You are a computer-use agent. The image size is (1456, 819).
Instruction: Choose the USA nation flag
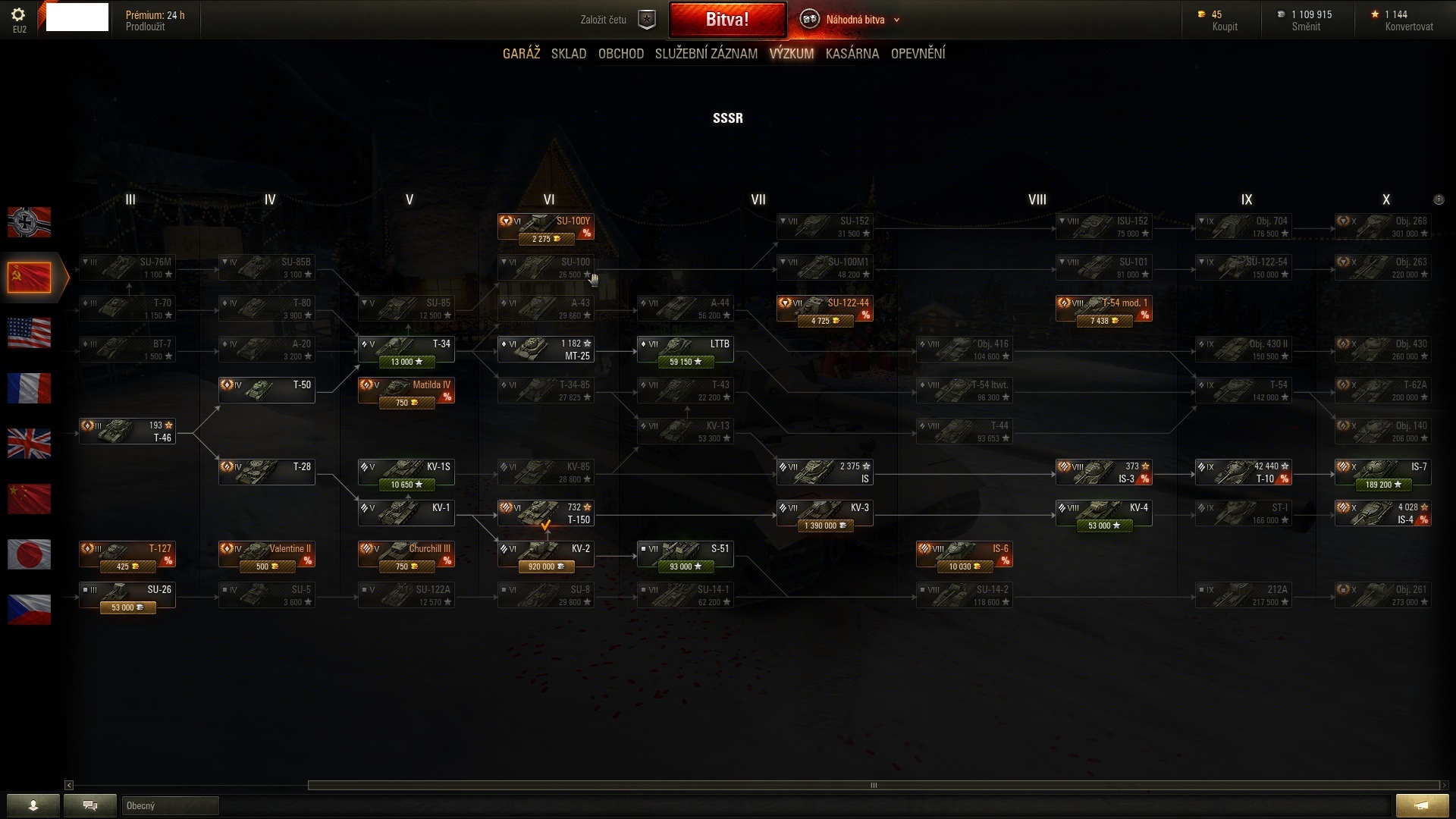pyautogui.click(x=30, y=333)
